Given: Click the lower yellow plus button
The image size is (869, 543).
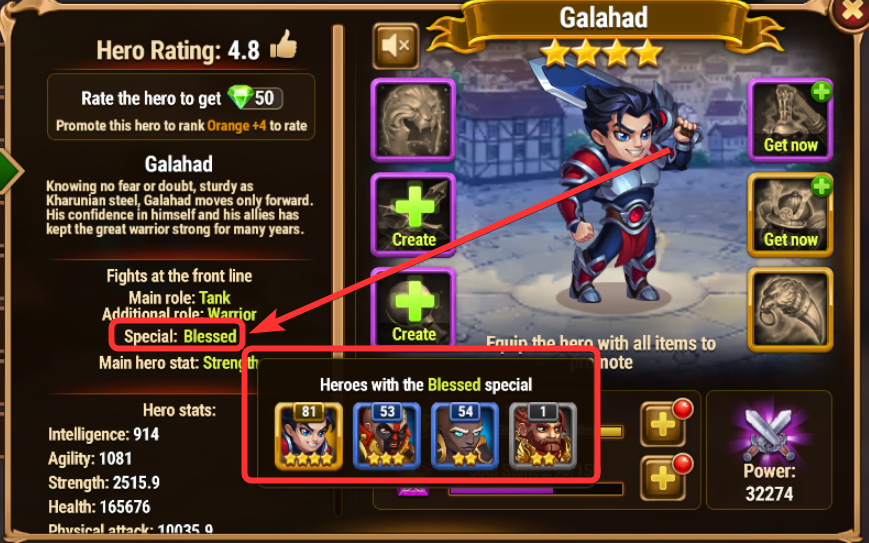Looking at the screenshot, I should [x=663, y=478].
